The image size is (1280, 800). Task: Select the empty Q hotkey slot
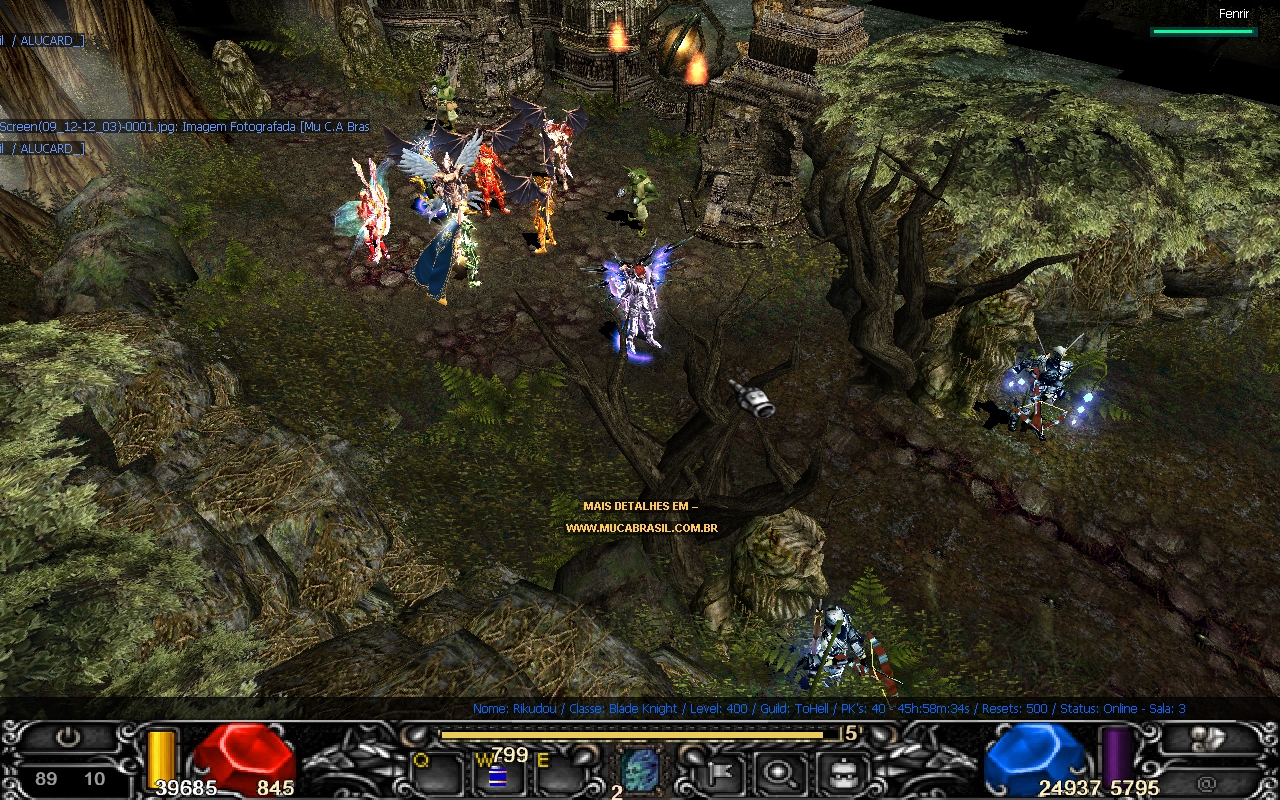pyautogui.click(x=434, y=773)
